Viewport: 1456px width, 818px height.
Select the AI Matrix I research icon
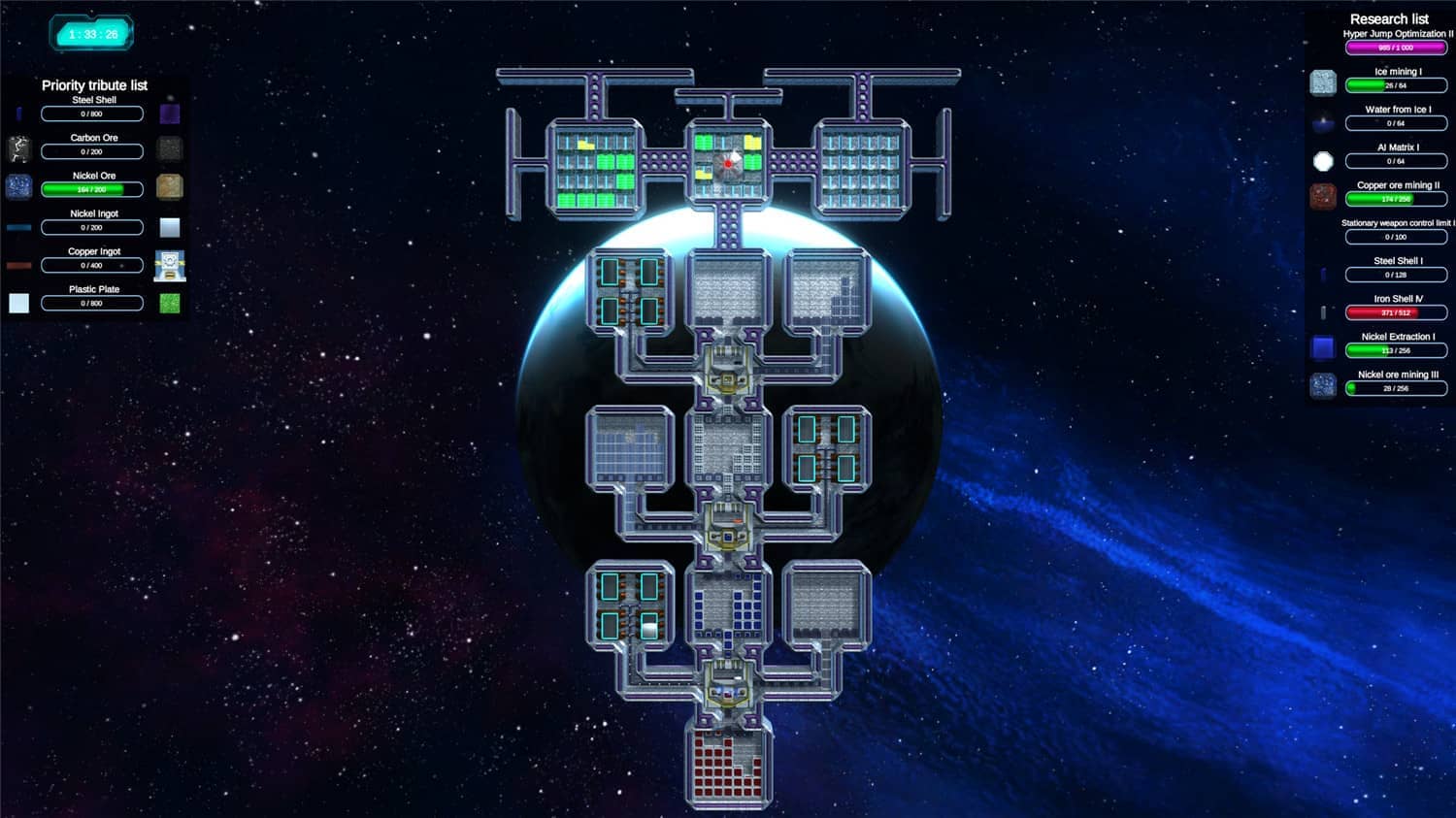coord(1323,161)
